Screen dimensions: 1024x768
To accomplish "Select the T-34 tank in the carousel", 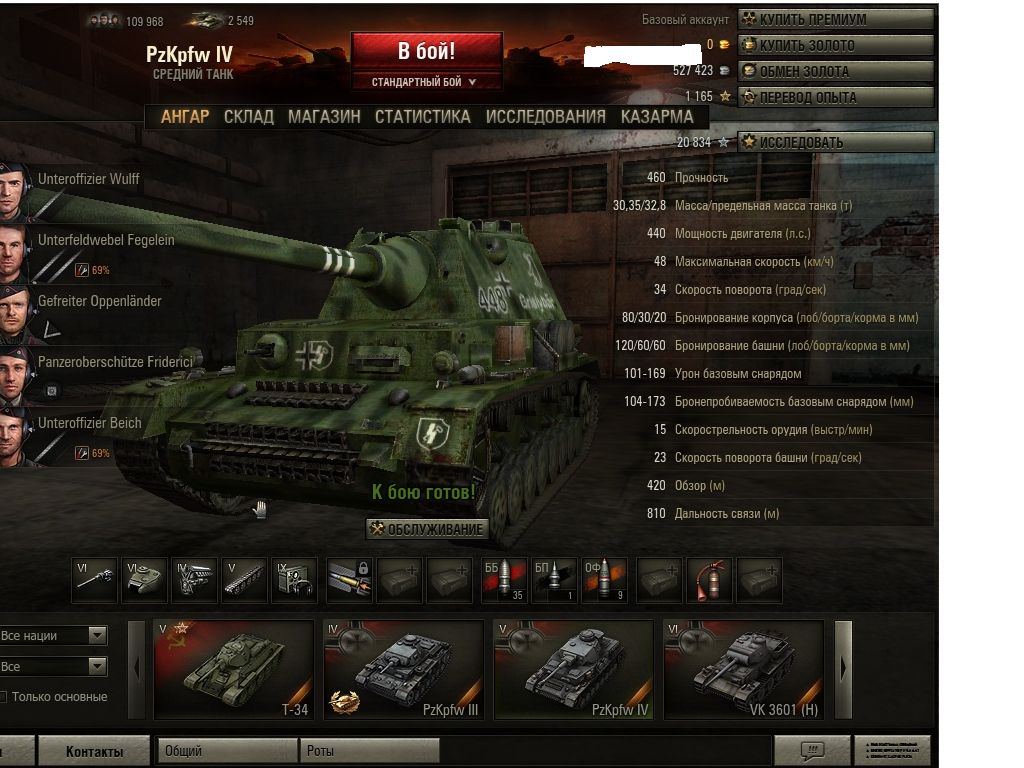I will (233, 668).
